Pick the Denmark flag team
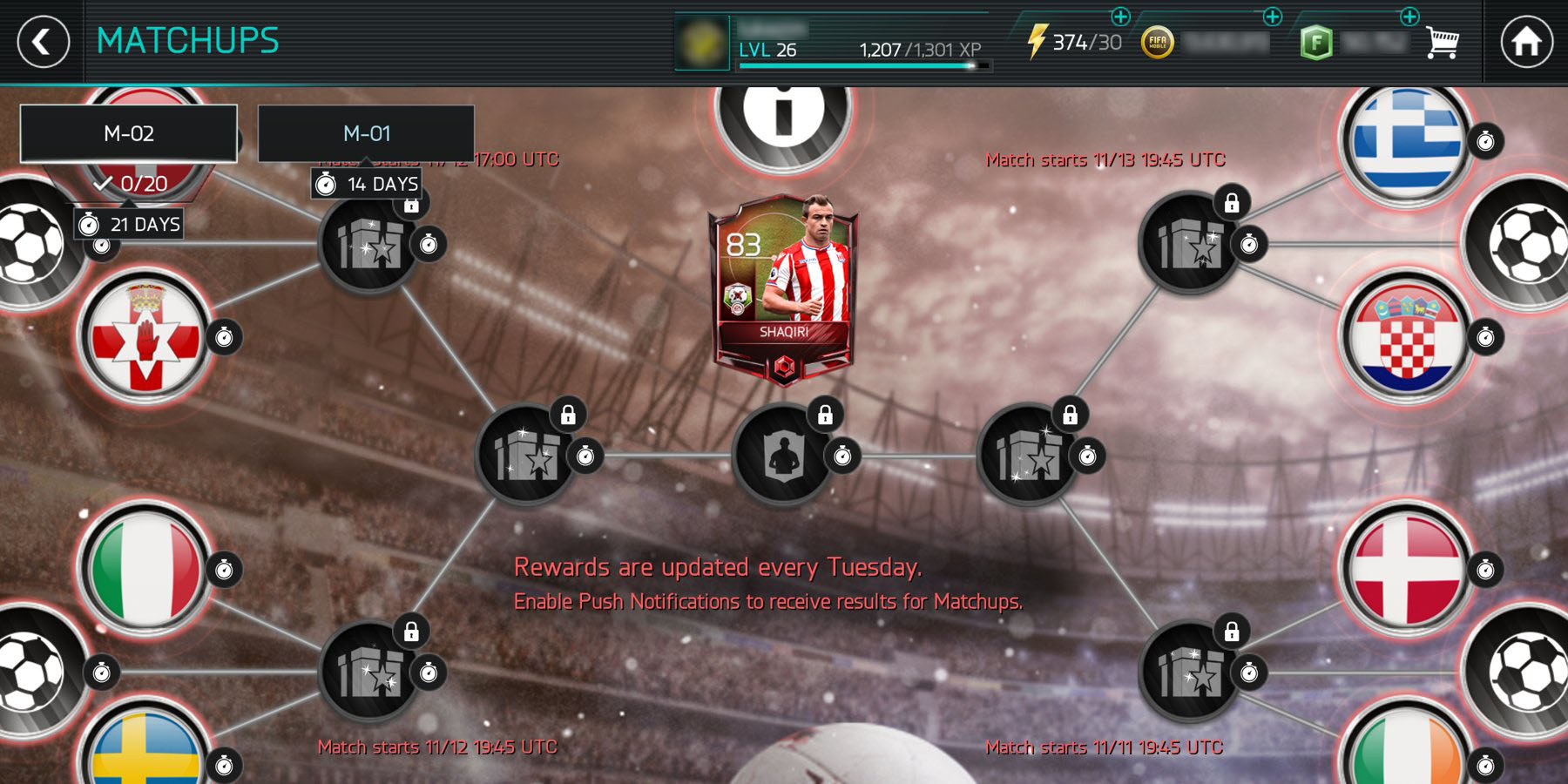The image size is (1568, 784). 1406,569
